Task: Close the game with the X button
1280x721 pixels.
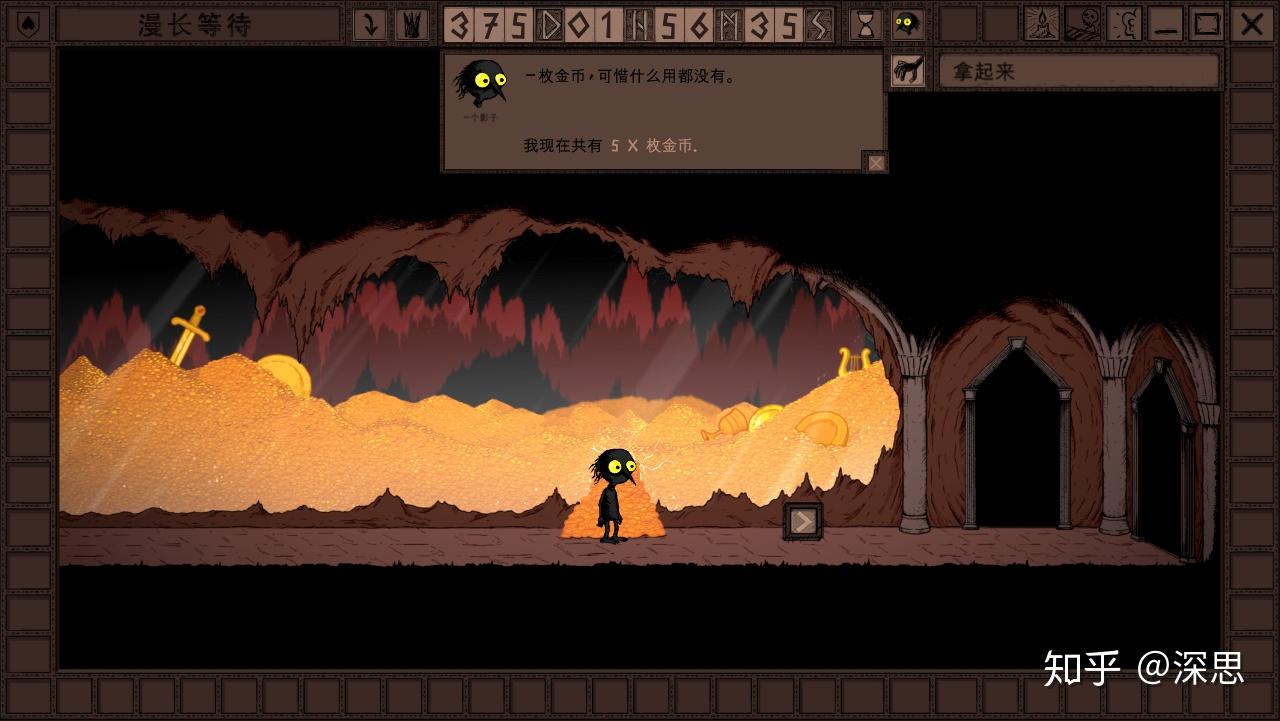Action: coord(1251,24)
